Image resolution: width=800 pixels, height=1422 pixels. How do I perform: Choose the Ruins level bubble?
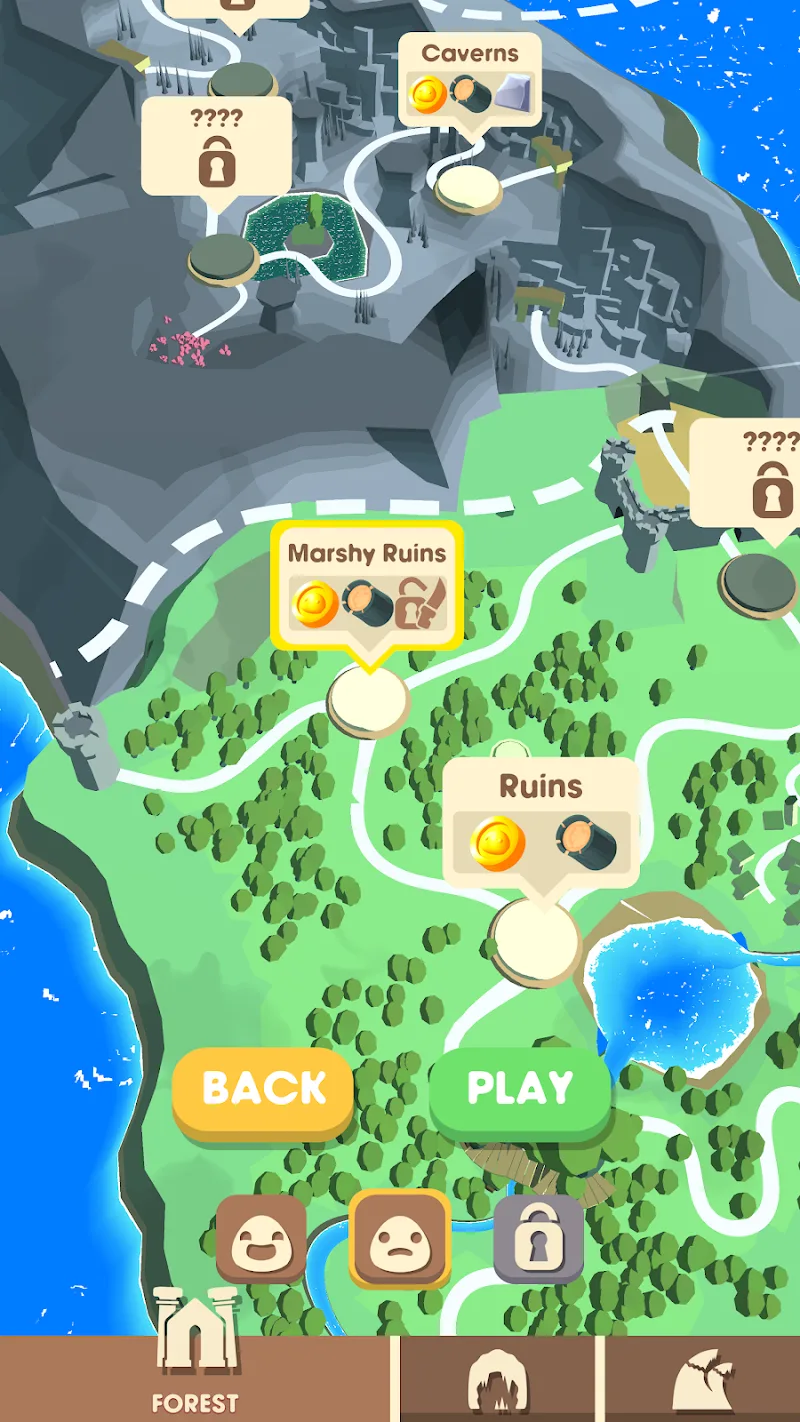[x=541, y=824]
